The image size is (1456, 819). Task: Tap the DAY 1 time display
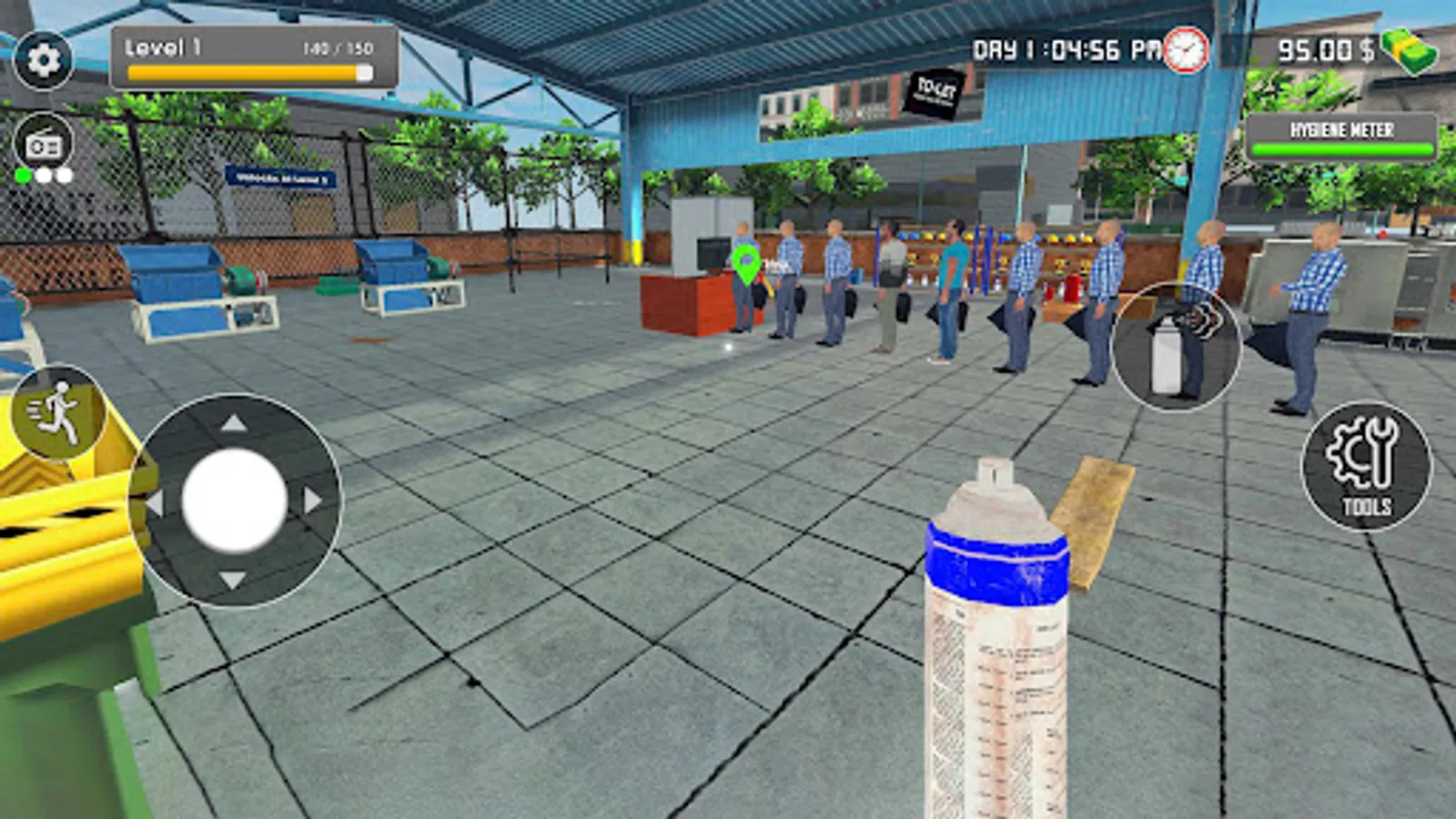[x=1065, y=50]
